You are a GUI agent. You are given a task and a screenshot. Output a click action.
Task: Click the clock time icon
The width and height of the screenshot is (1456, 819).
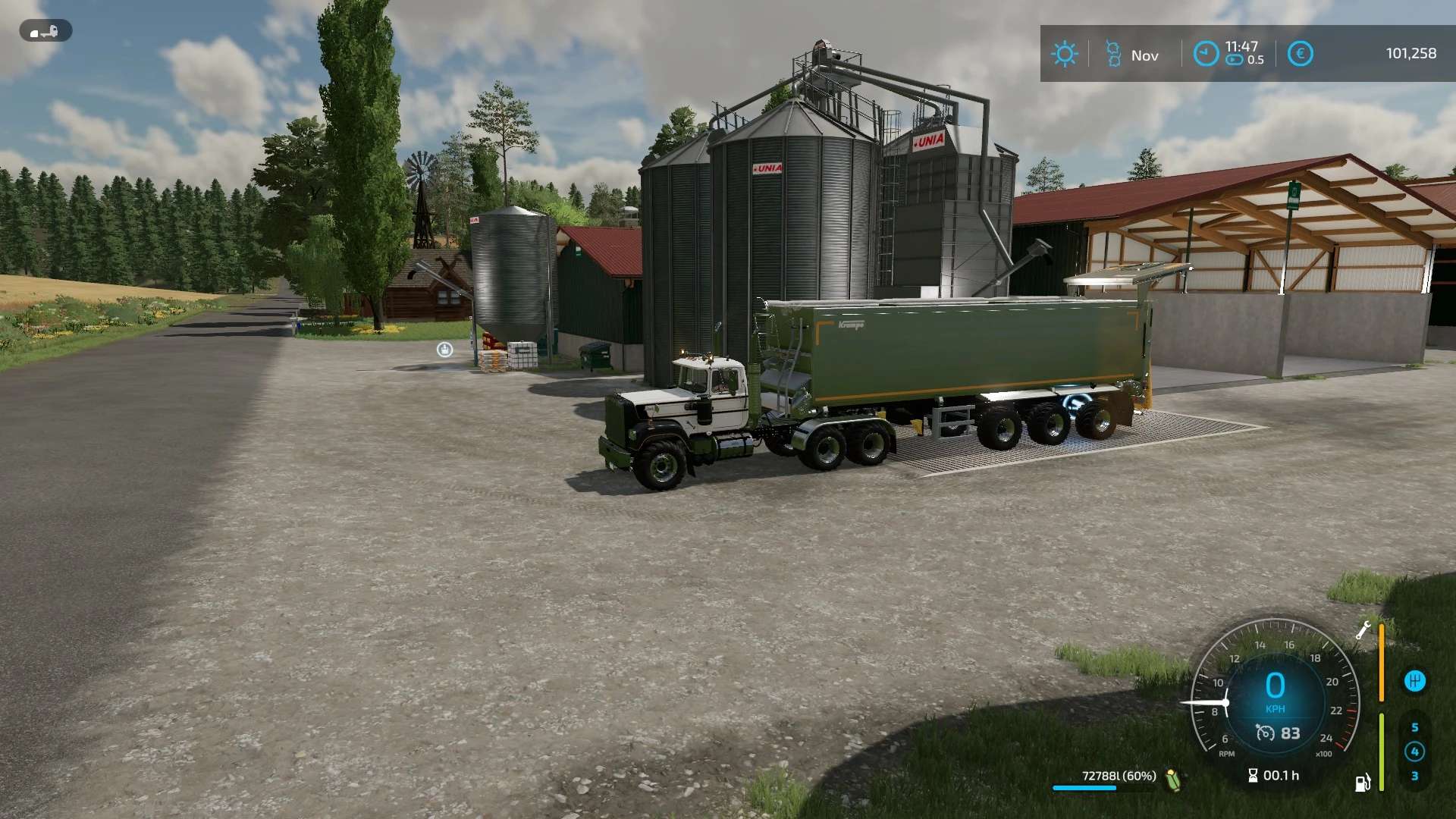(x=1206, y=54)
